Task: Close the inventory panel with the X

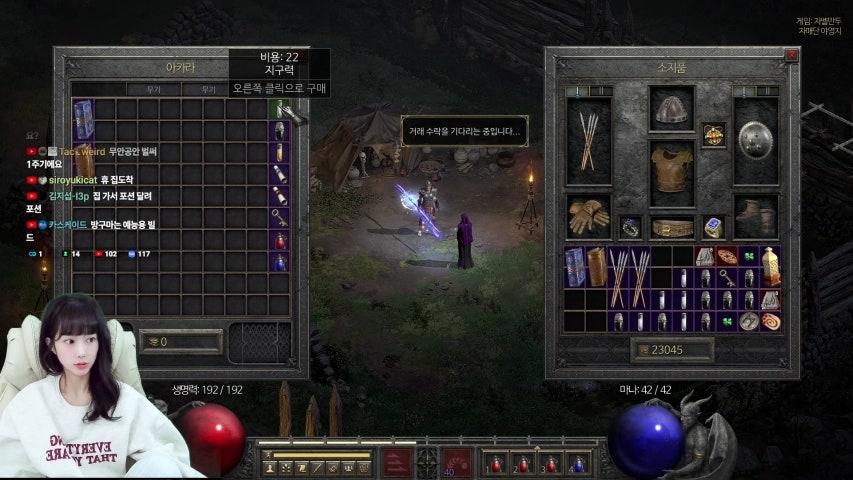Action: (x=791, y=56)
